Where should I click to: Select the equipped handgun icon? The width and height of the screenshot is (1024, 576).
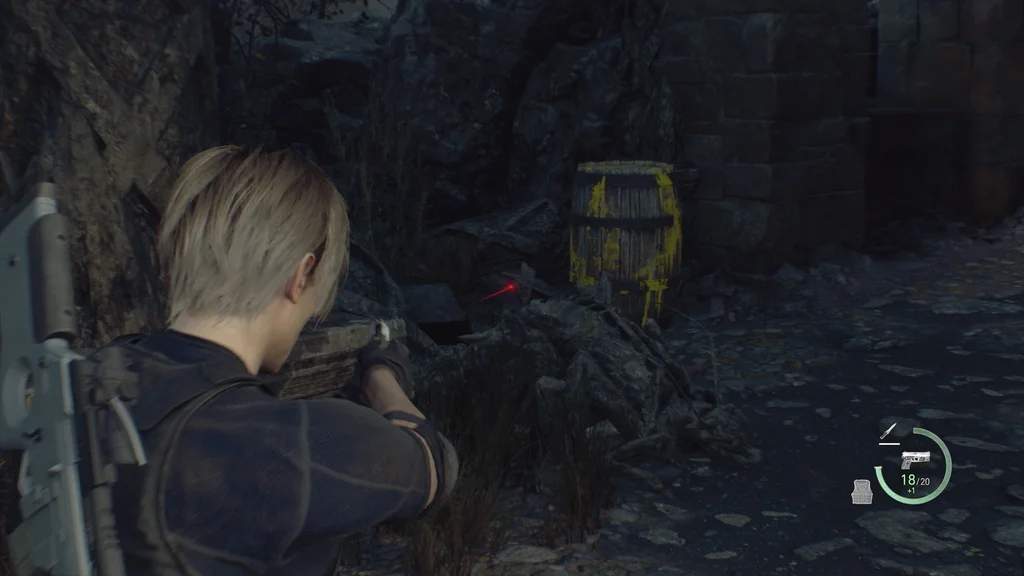tap(914, 459)
